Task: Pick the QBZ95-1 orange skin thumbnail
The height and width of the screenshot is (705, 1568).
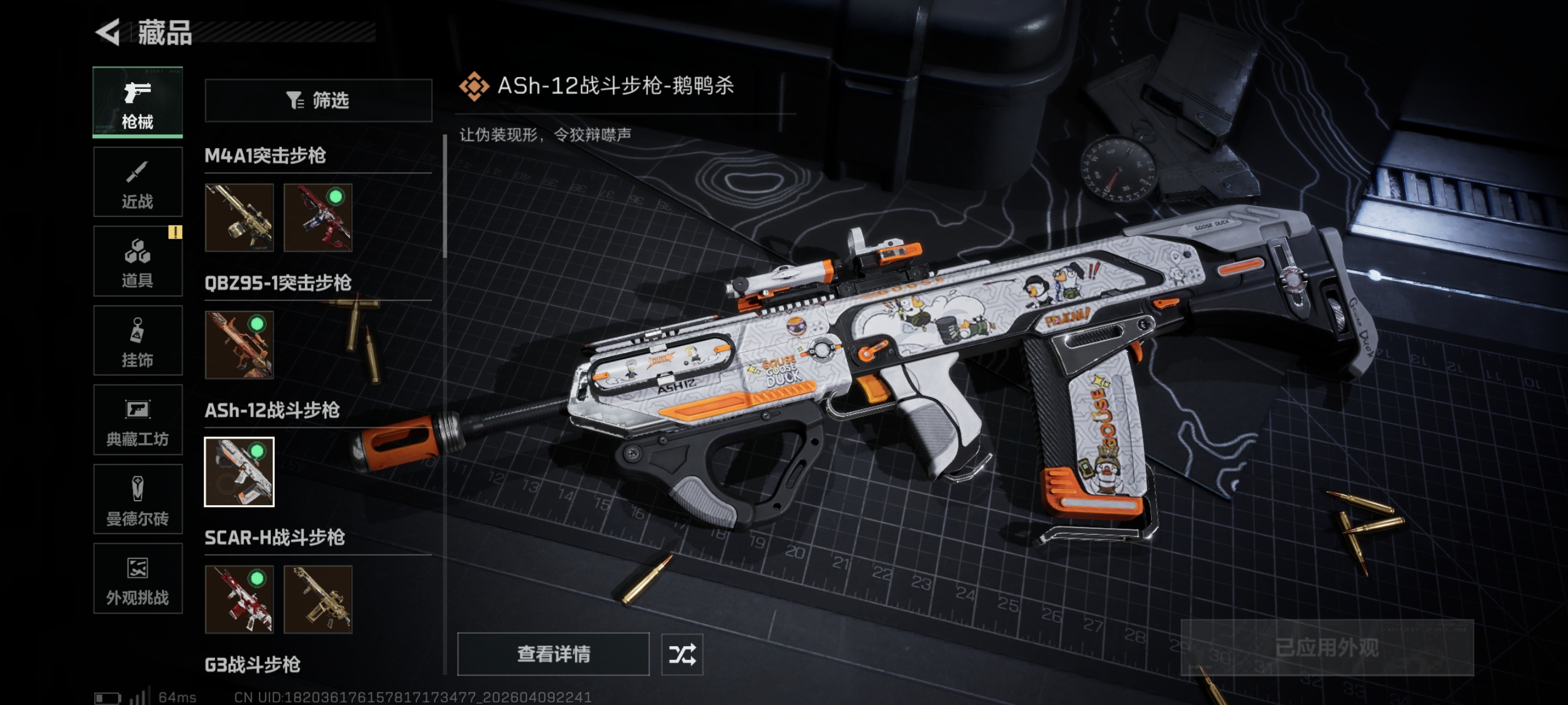Action: 239,345
